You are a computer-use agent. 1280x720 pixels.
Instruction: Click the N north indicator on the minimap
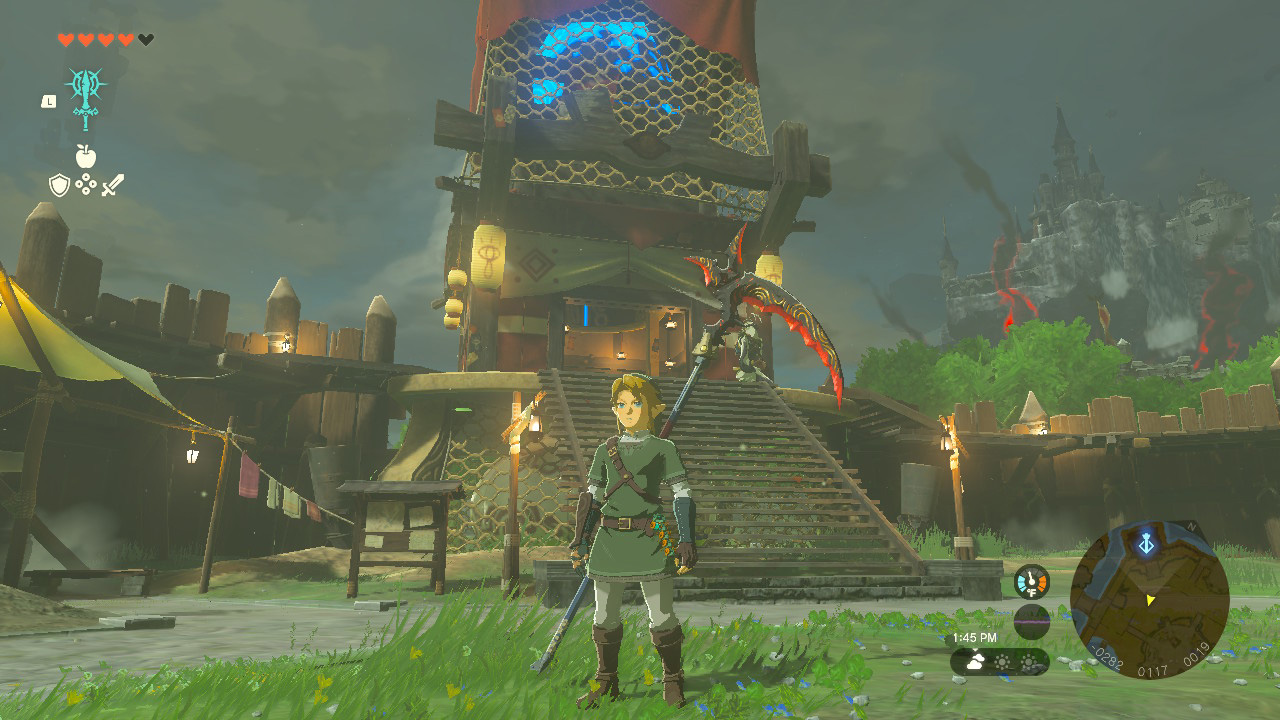tap(1191, 527)
